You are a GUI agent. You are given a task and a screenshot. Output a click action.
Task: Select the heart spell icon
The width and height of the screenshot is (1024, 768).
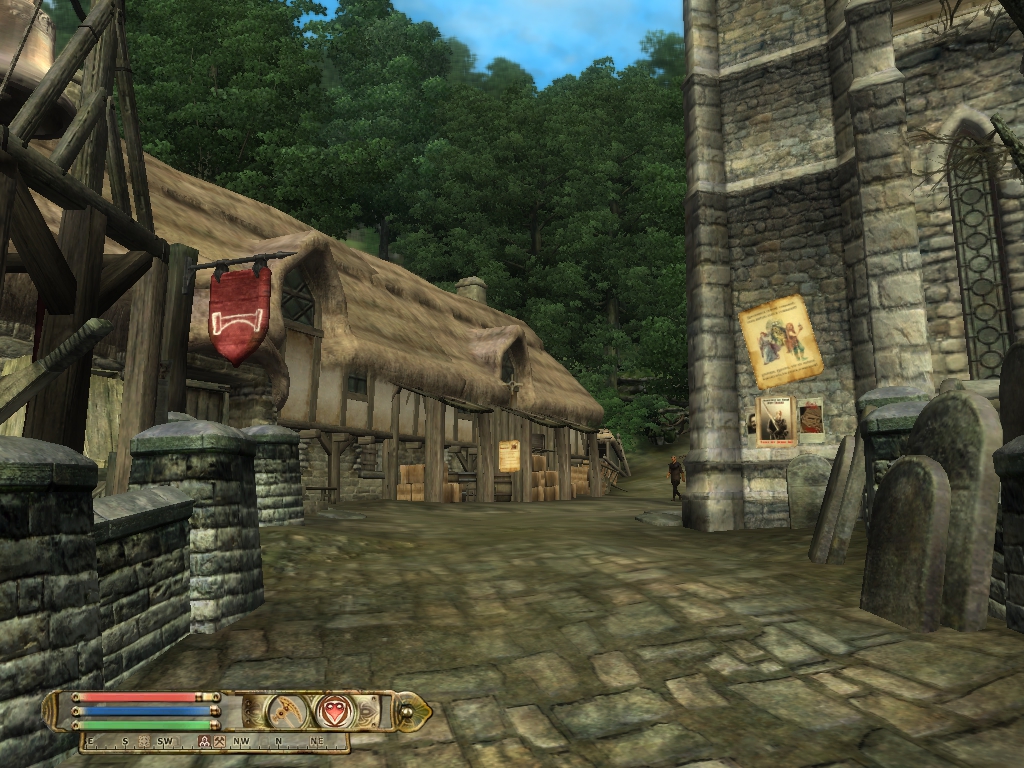335,711
